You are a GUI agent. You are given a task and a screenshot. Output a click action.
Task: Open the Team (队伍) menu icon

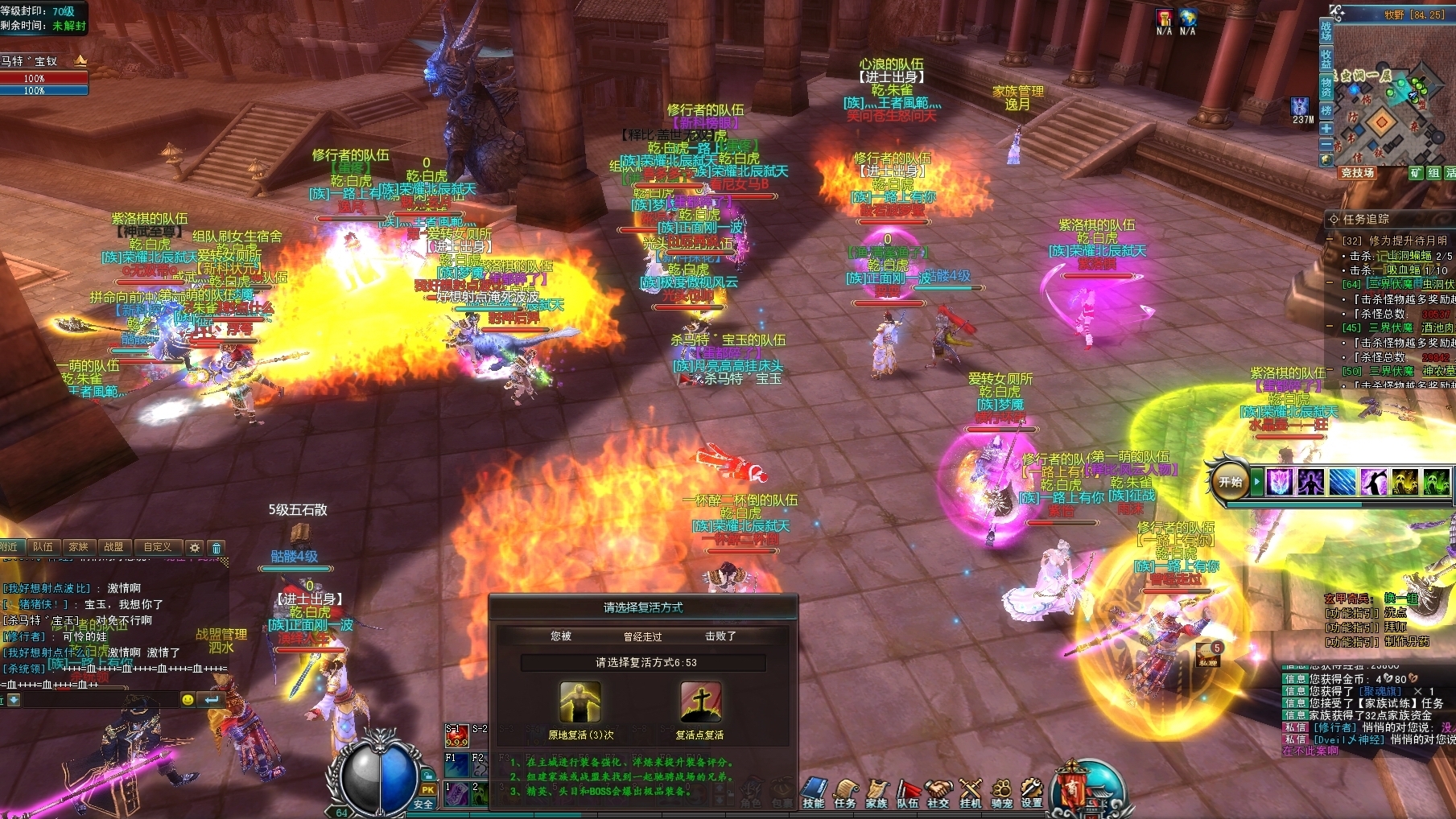(x=908, y=792)
